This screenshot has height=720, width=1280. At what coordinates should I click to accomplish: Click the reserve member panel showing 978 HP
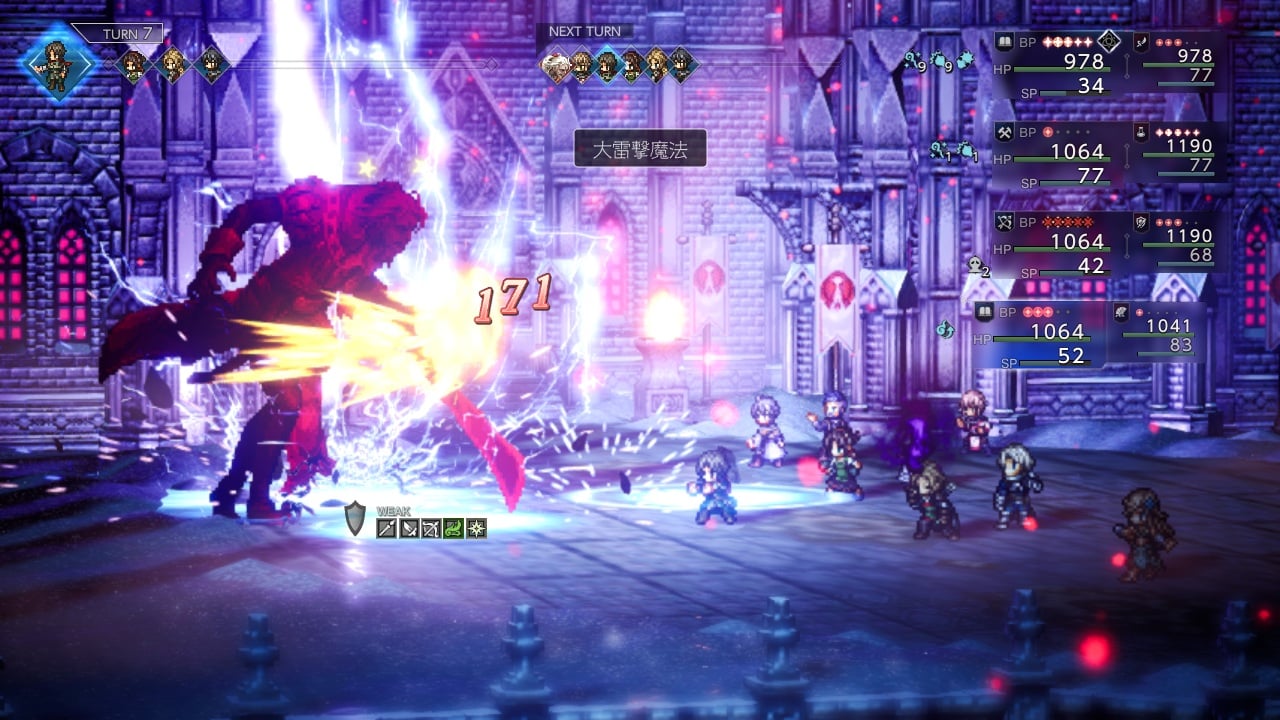coord(1180,61)
